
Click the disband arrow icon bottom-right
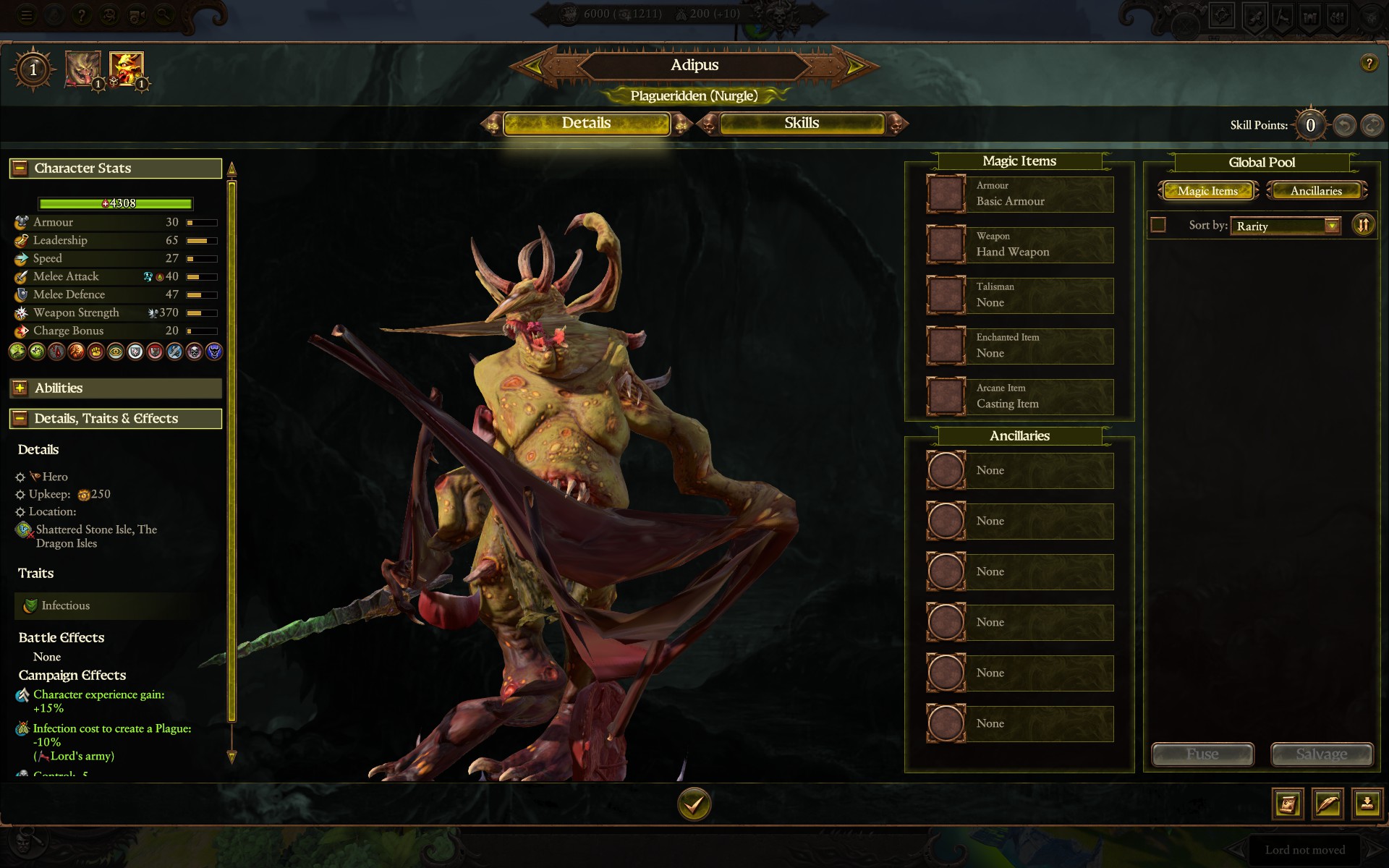pyautogui.click(x=1366, y=804)
